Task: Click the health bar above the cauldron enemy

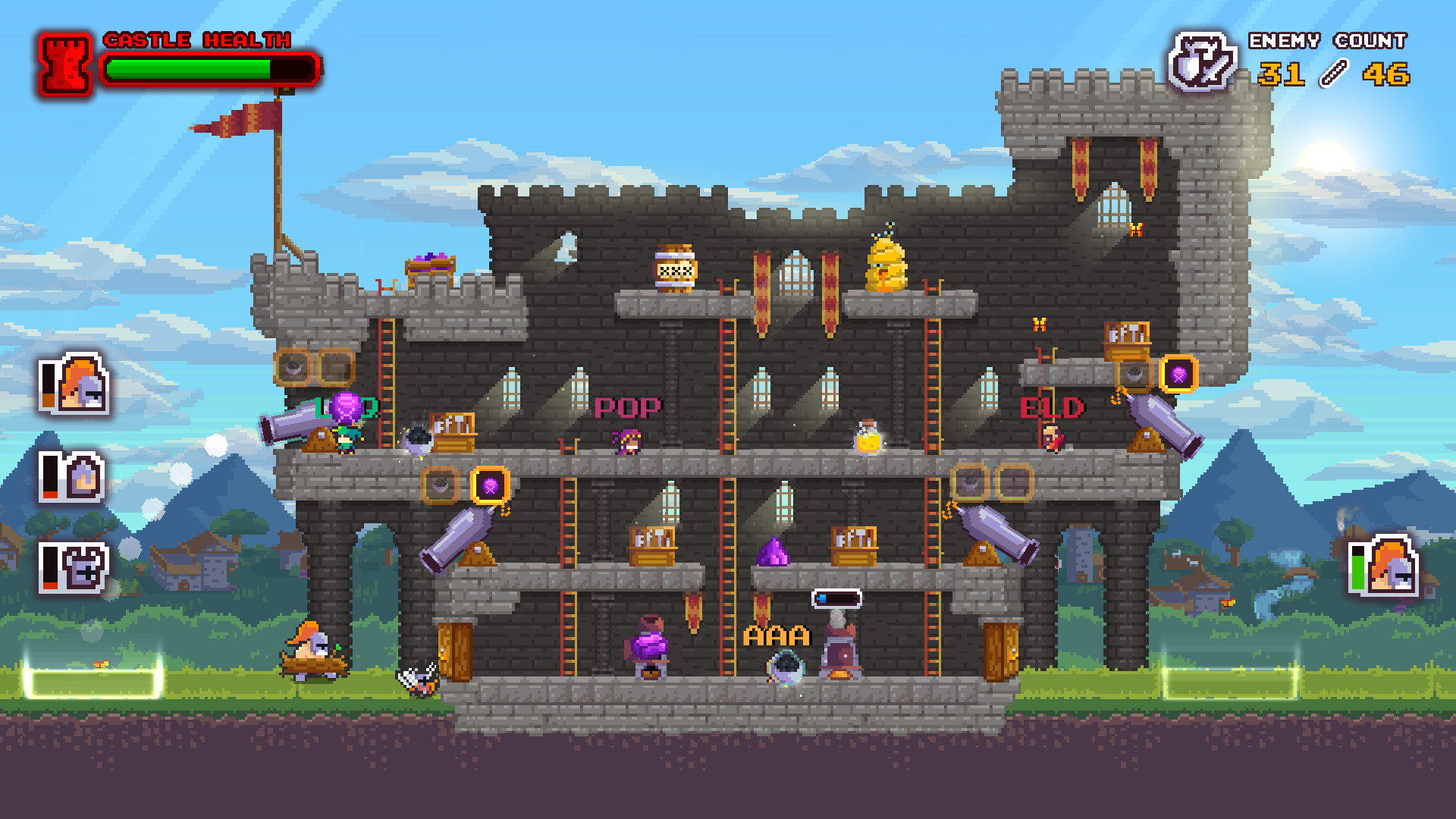Action: 837,598
